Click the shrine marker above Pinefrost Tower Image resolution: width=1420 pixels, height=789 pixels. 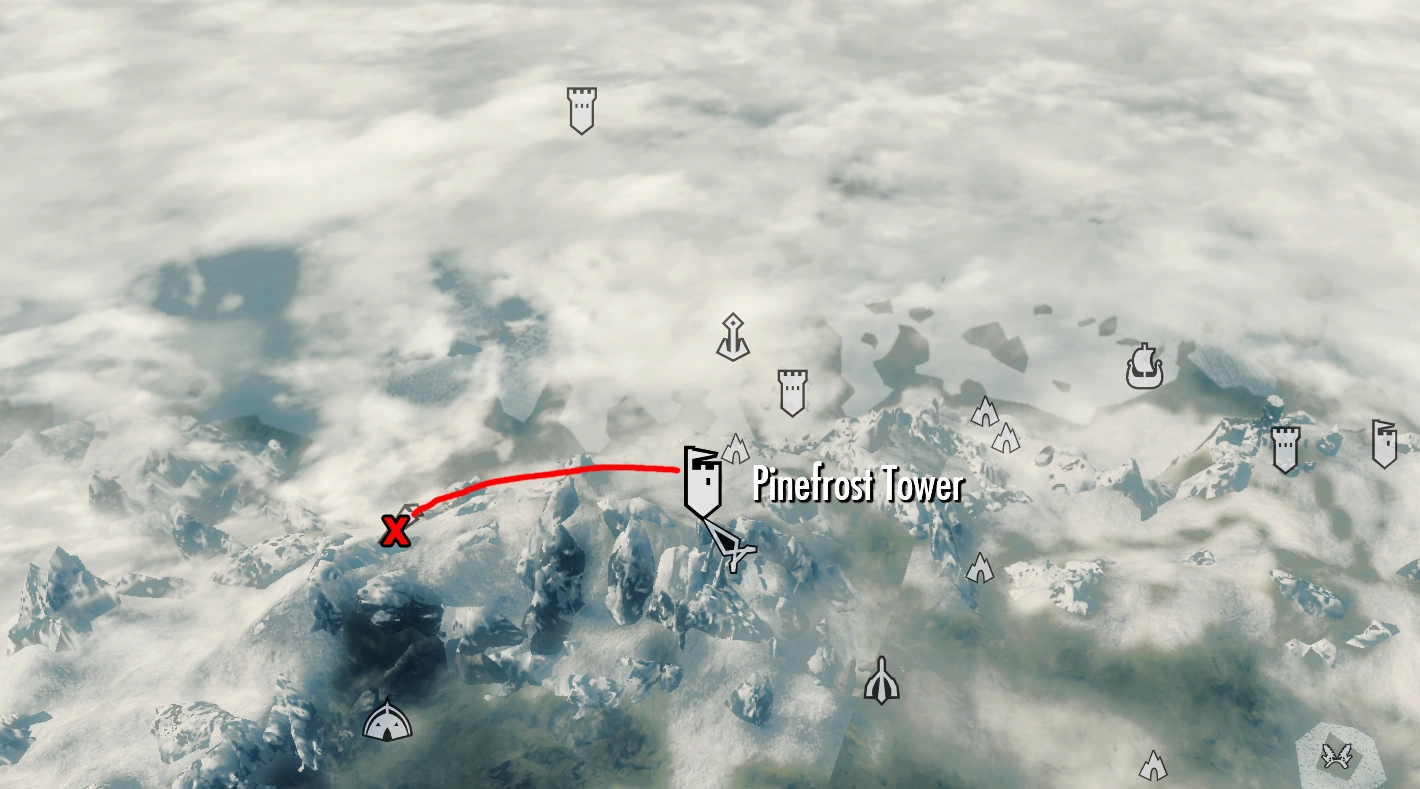(733, 336)
